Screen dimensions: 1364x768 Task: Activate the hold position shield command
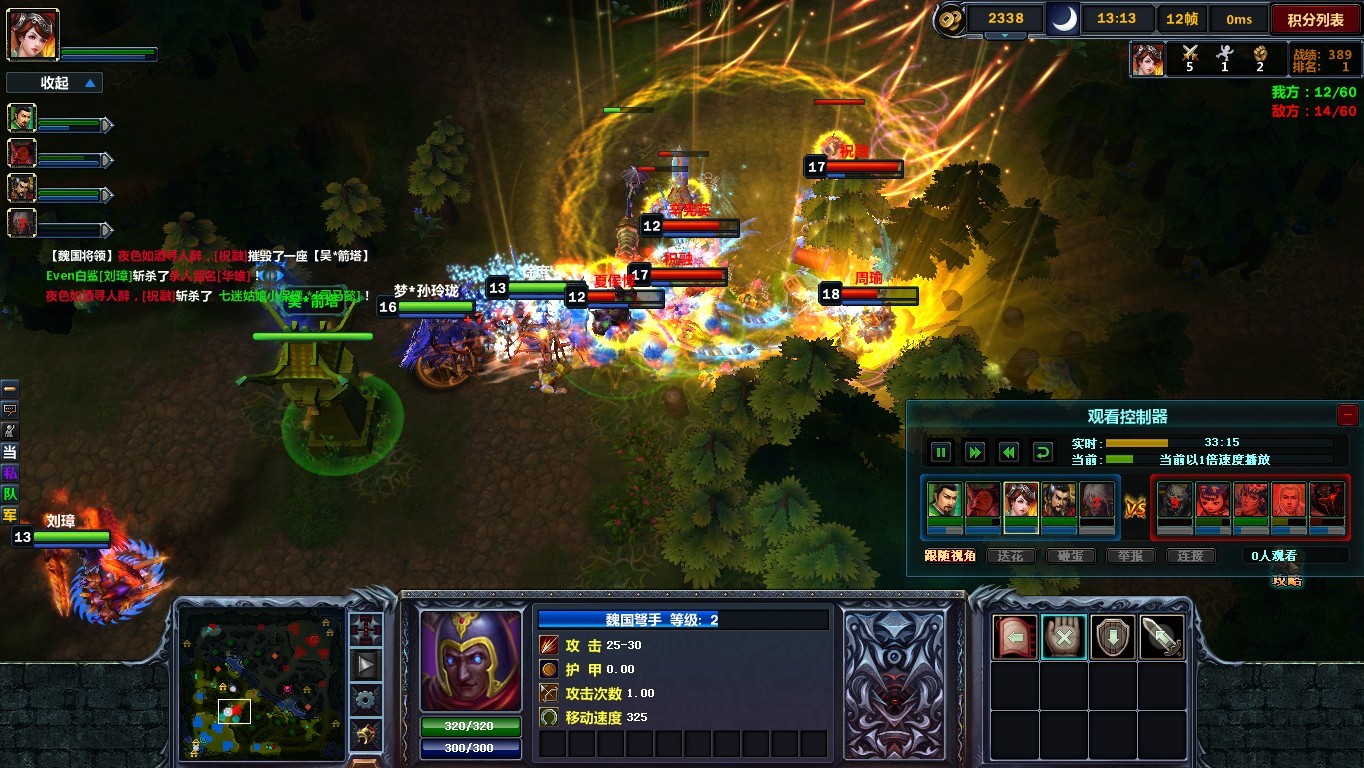tap(1112, 637)
